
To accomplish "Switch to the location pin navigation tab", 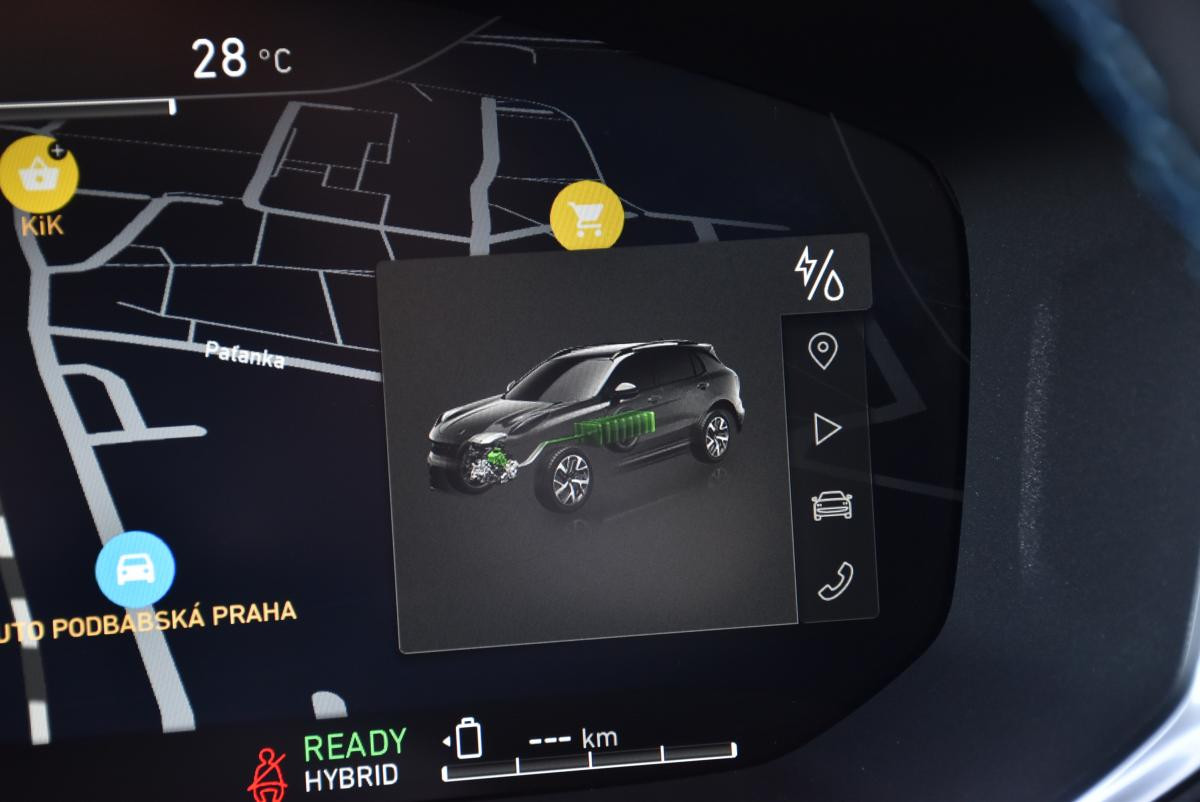I will pos(823,351).
